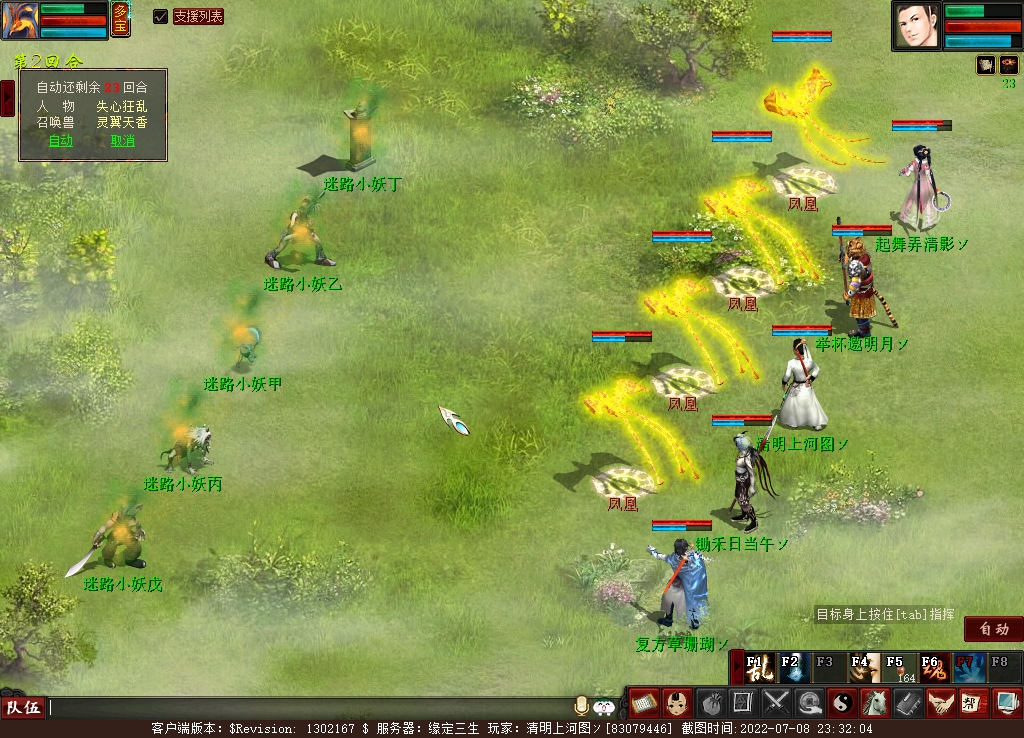Open the handshake friends menu

(x=940, y=703)
